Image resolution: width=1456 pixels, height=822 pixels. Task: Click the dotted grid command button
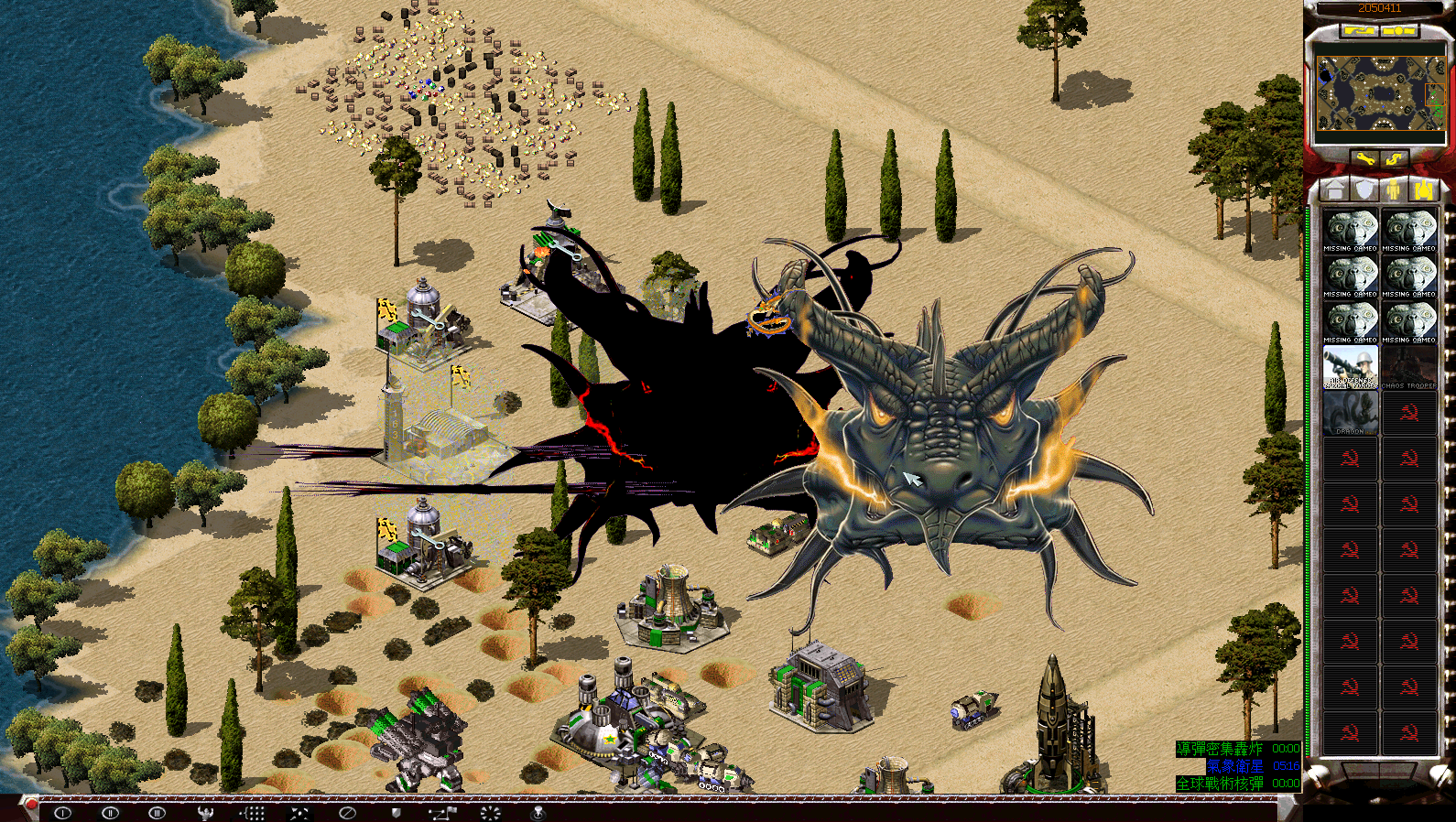253,812
